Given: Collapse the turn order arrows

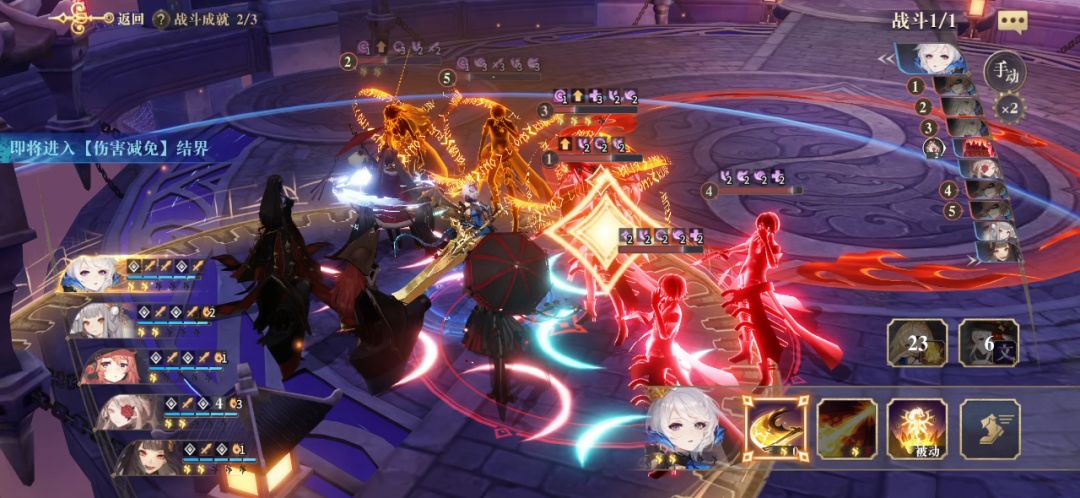Looking at the screenshot, I should point(885,59).
